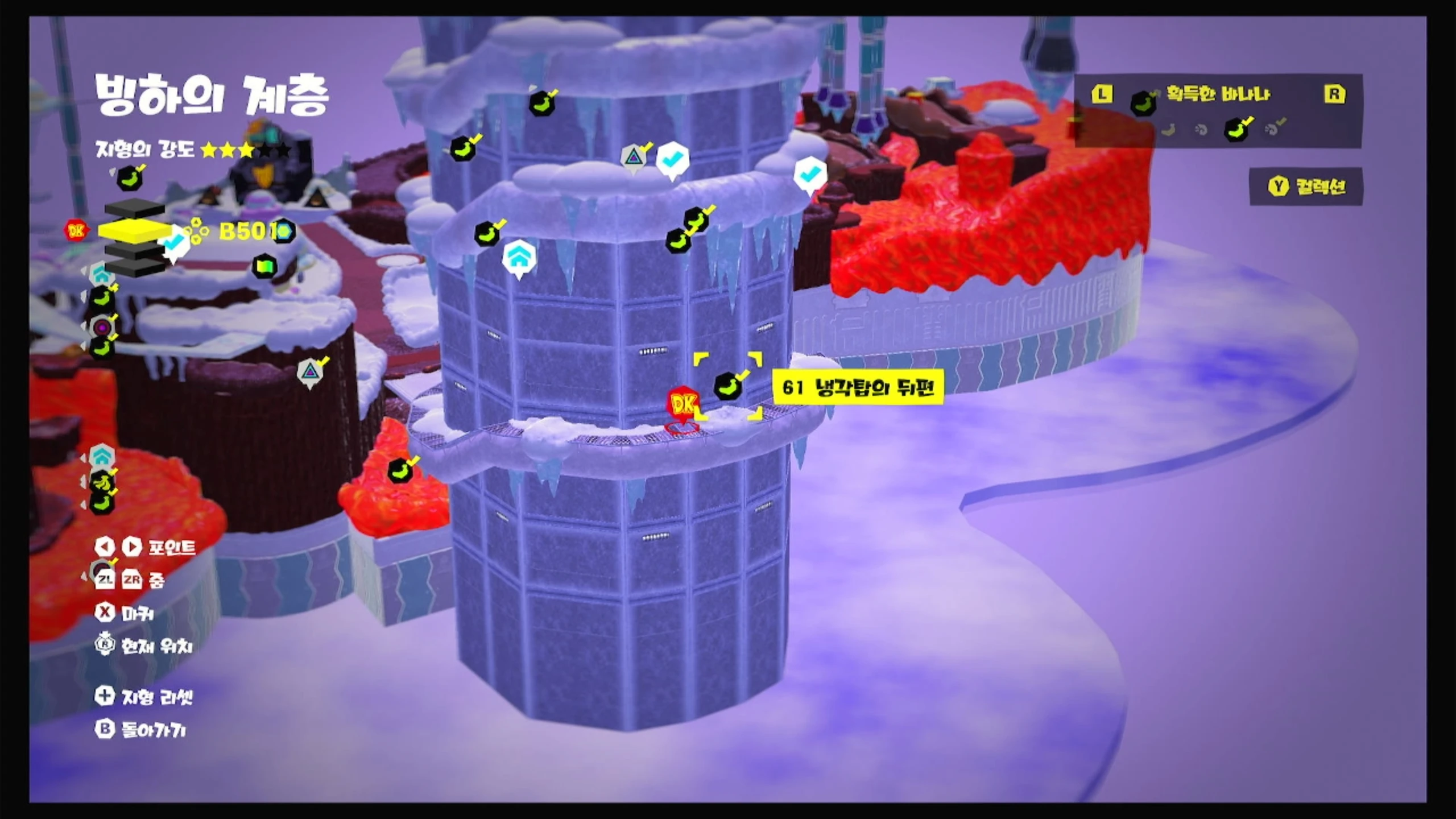Click the banana marker below the terrain hardness stars

(x=129, y=179)
